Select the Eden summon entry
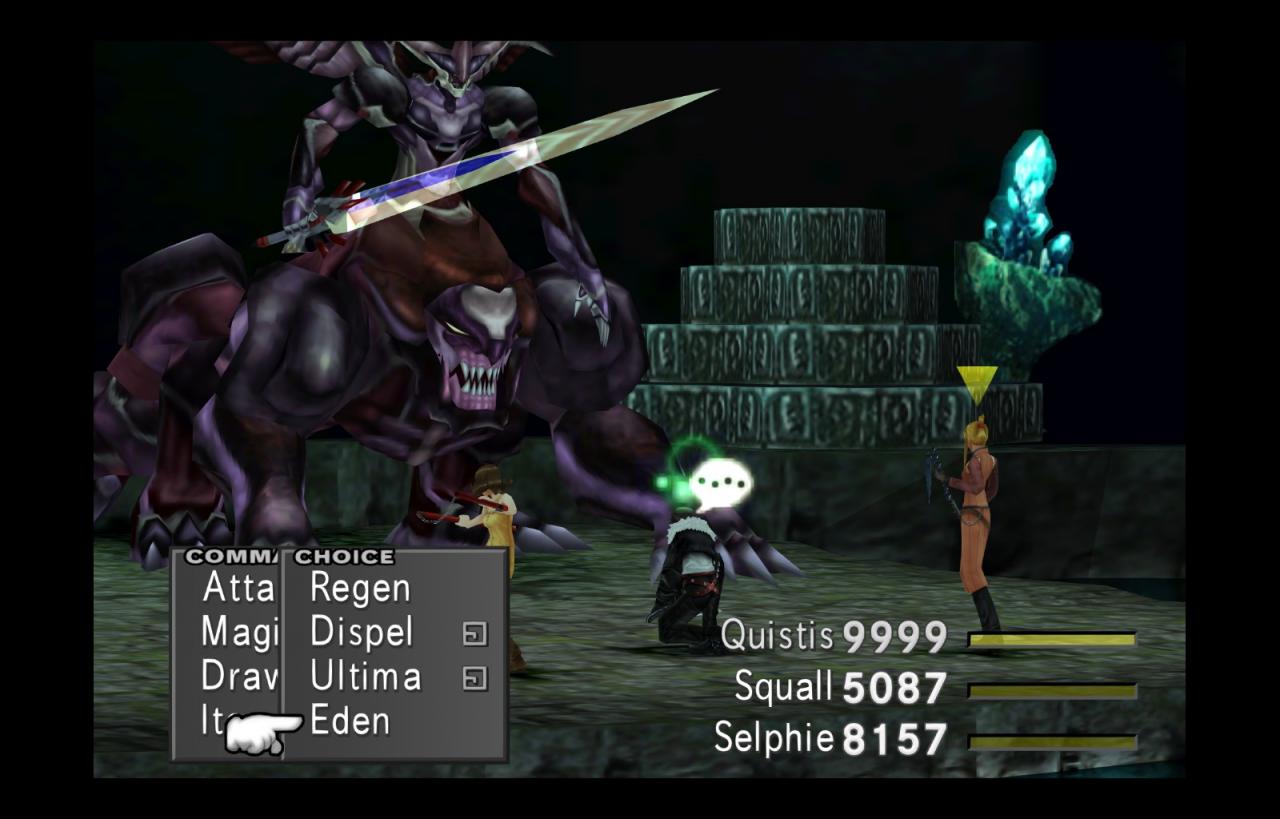 (349, 721)
